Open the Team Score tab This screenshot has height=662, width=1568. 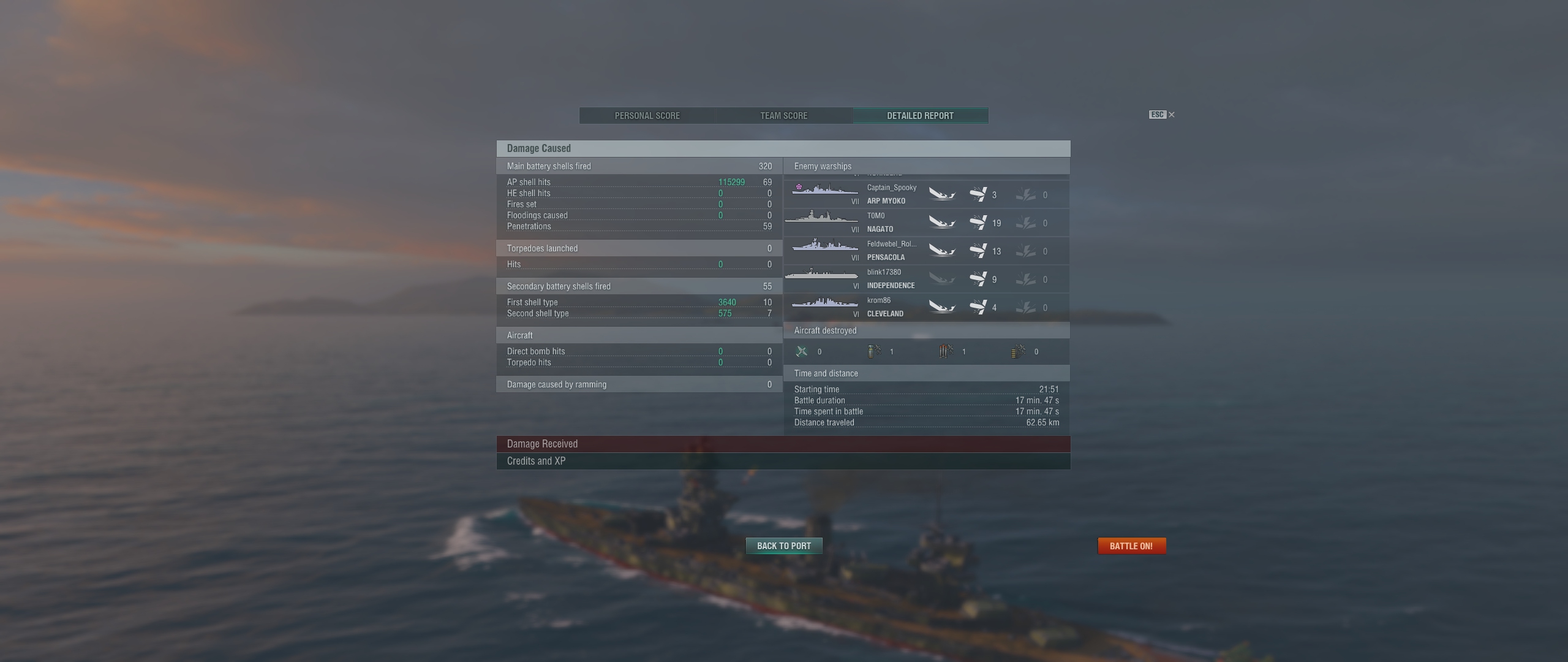[x=783, y=116]
